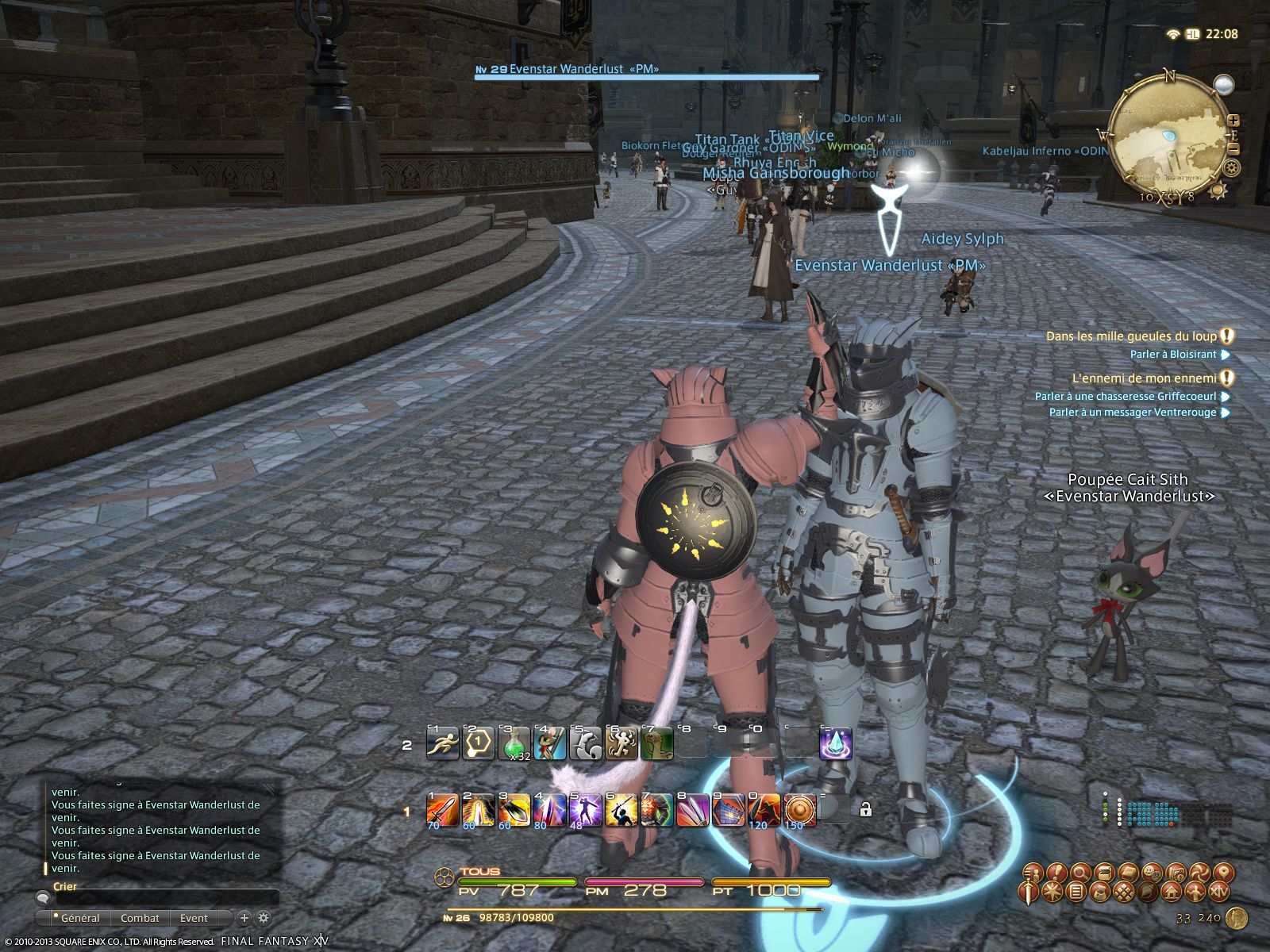Image resolution: width=1270 pixels, height=952 pixels.
Task: Zoom out the minimap with the minus button
Action: pyautogui.click(x=1233, y=148)
